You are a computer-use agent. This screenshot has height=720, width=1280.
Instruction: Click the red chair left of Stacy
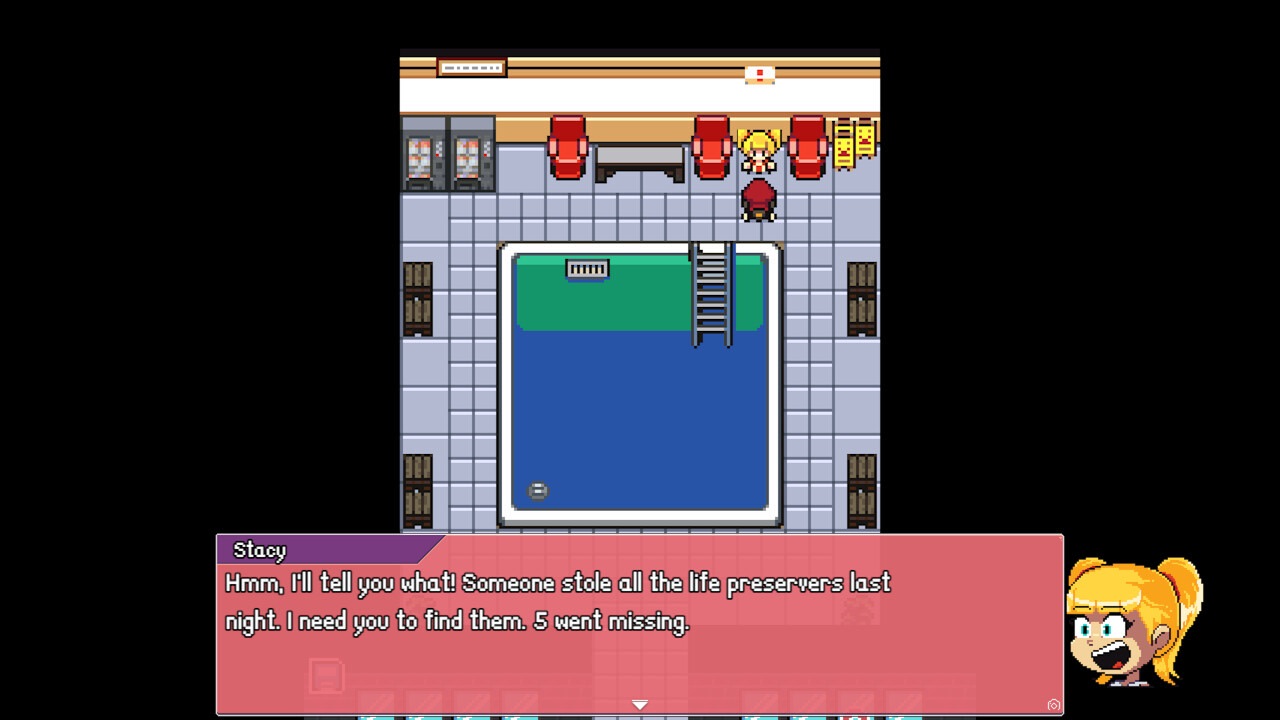(x=711, y=150)
